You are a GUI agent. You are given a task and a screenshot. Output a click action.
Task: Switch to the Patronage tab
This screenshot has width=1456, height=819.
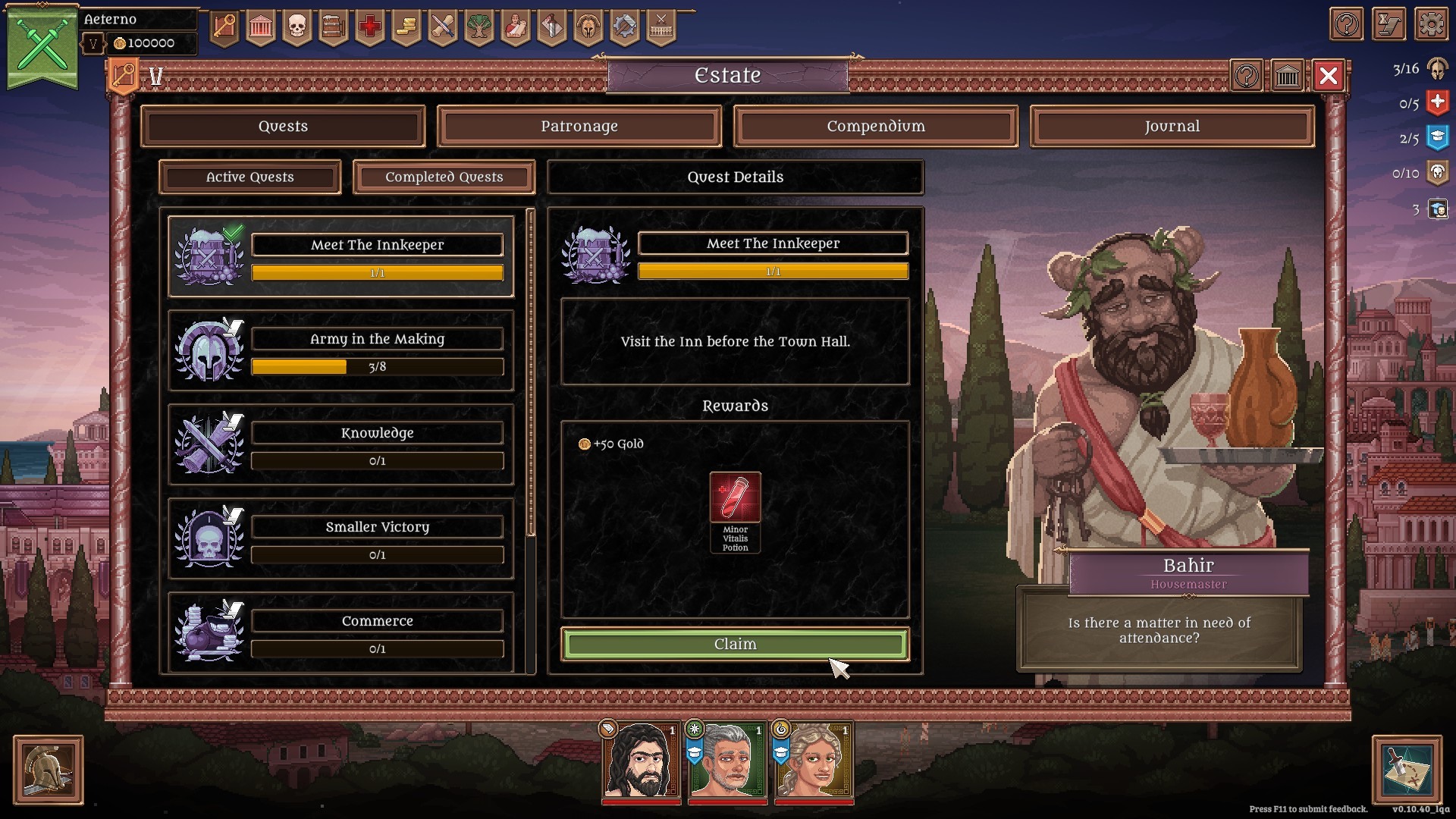click(579, 127)
